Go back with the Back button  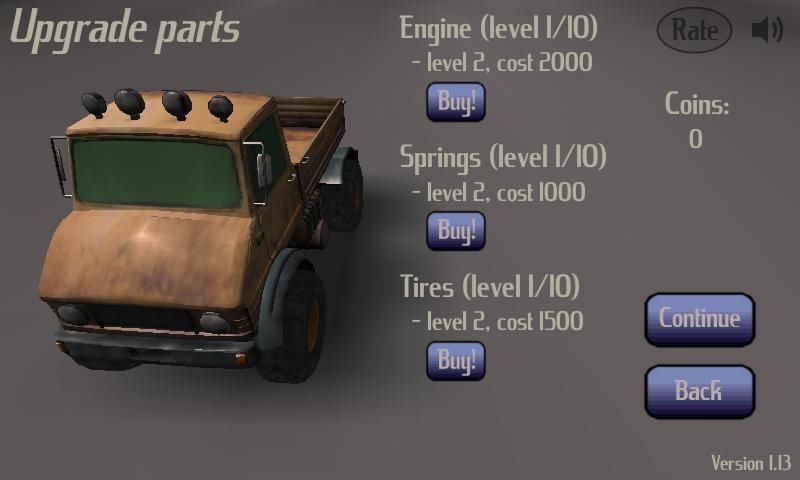point(698,391)
